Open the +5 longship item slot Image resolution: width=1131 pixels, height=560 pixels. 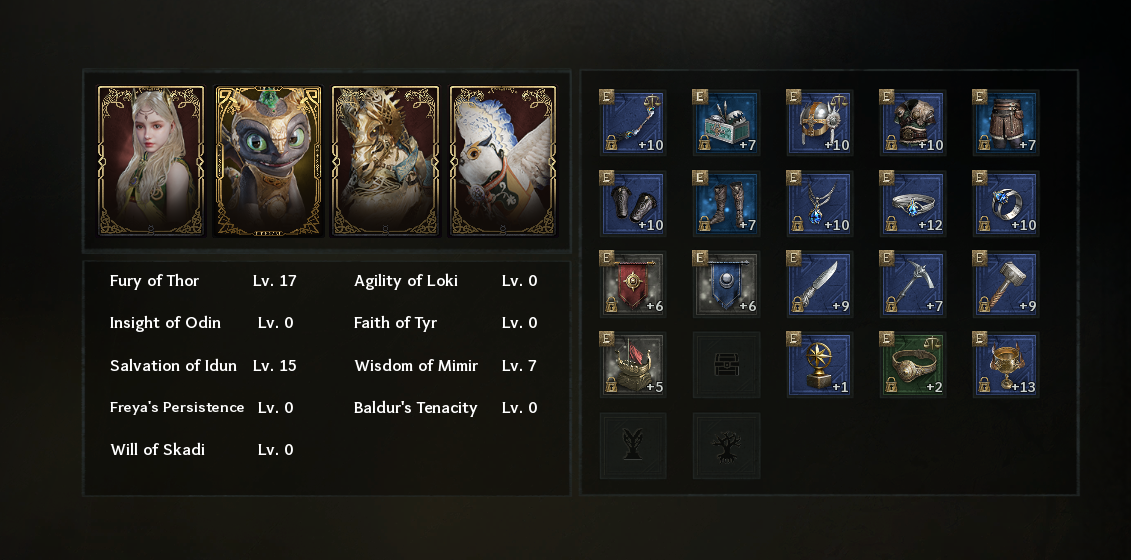tap(632, 365)
